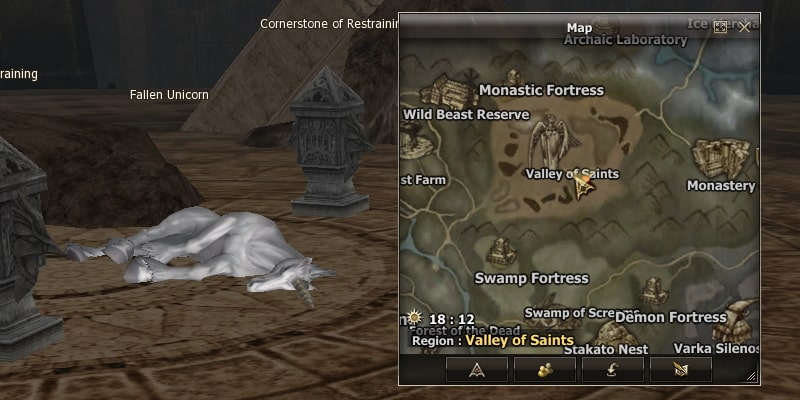Select Demon Fortress on the map
This screenshot has height=400, width=800.
tap(670, 317)
